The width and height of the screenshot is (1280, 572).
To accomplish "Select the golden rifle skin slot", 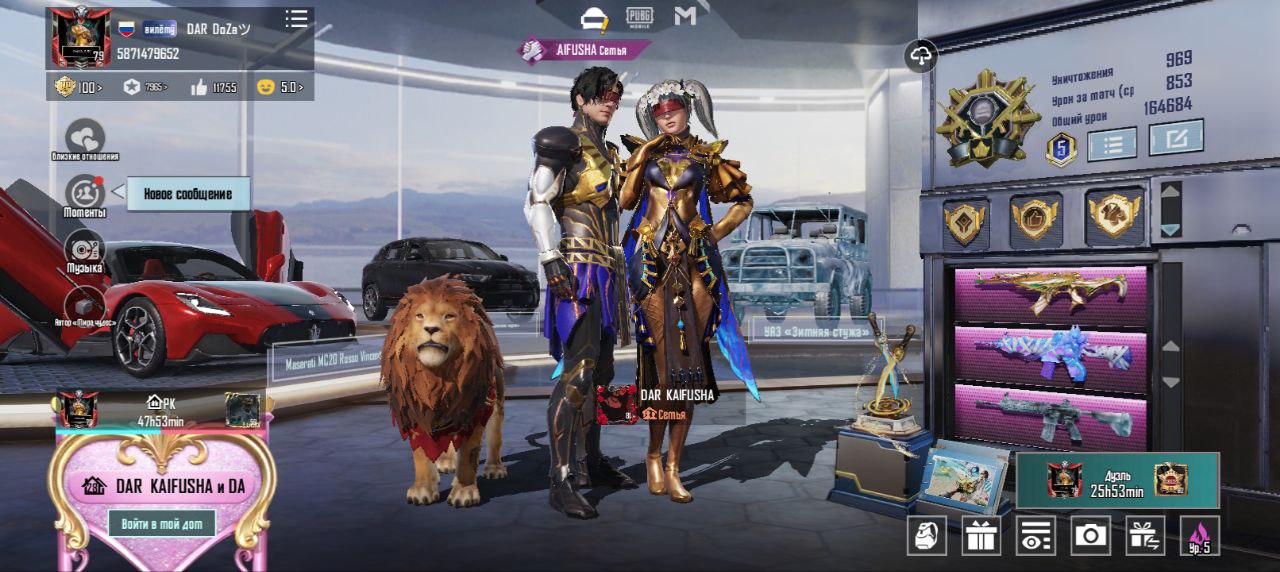I will coord(1050,293).
